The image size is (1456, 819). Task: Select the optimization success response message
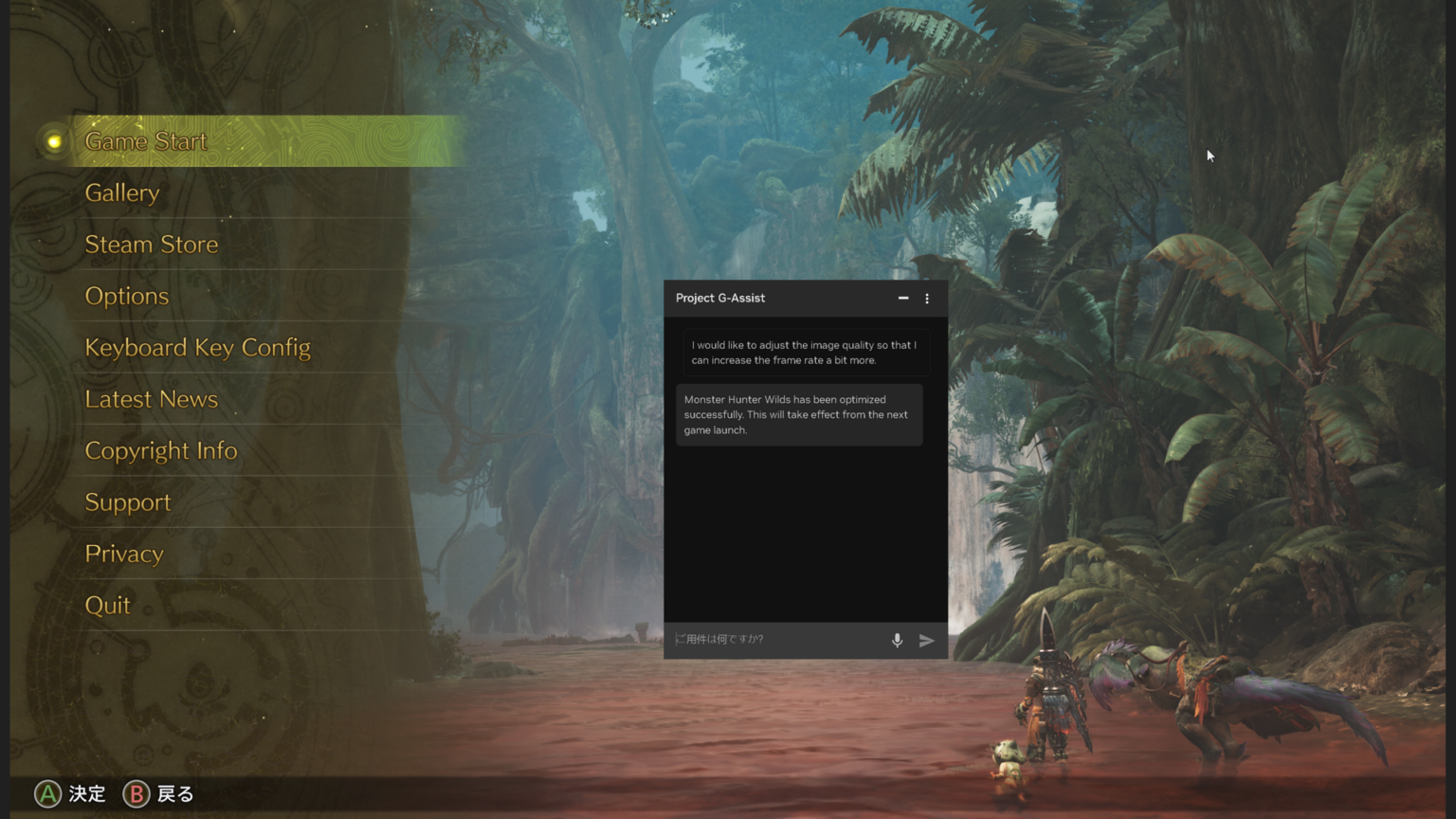799,414
